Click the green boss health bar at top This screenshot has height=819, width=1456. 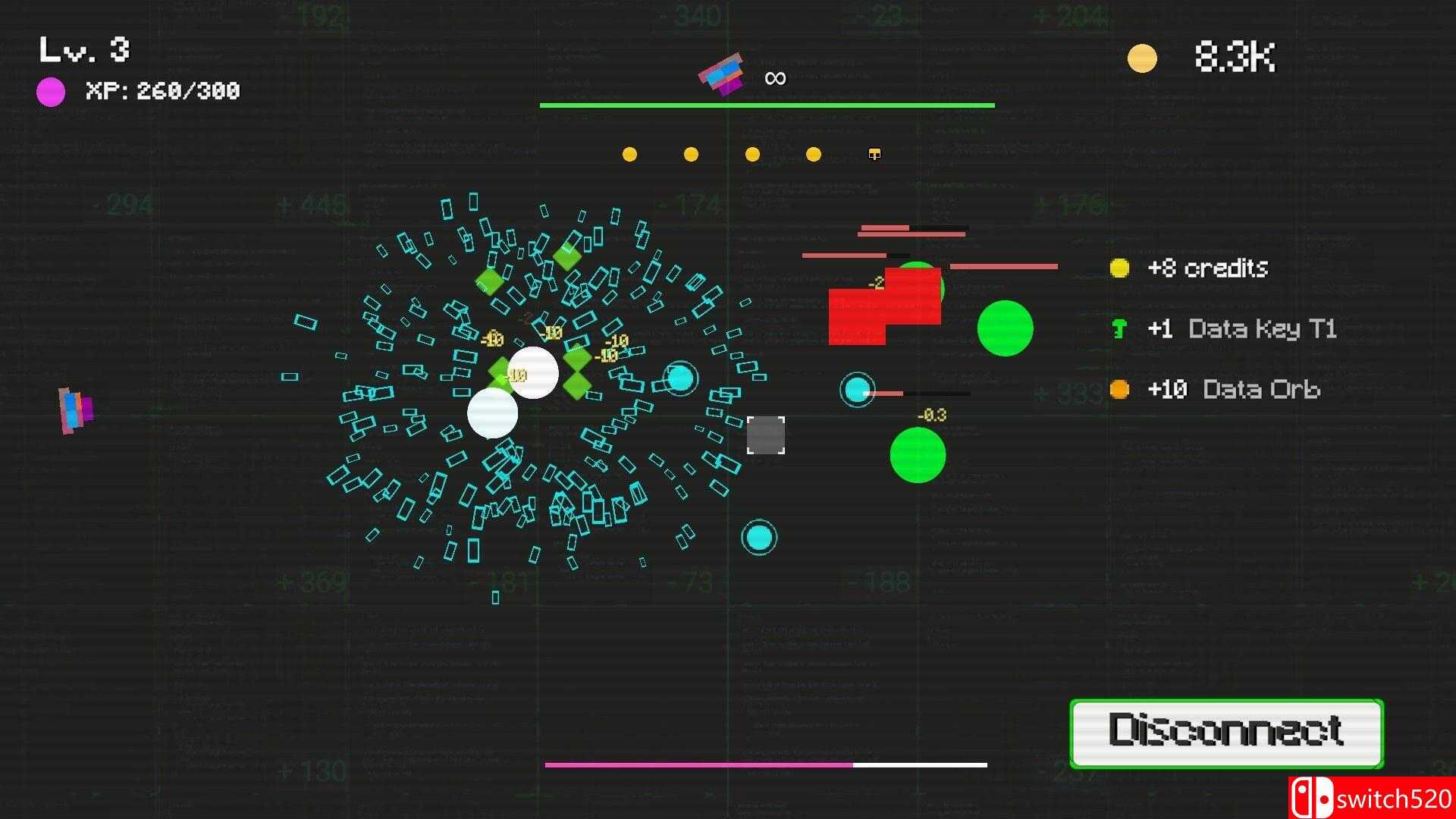767,104
